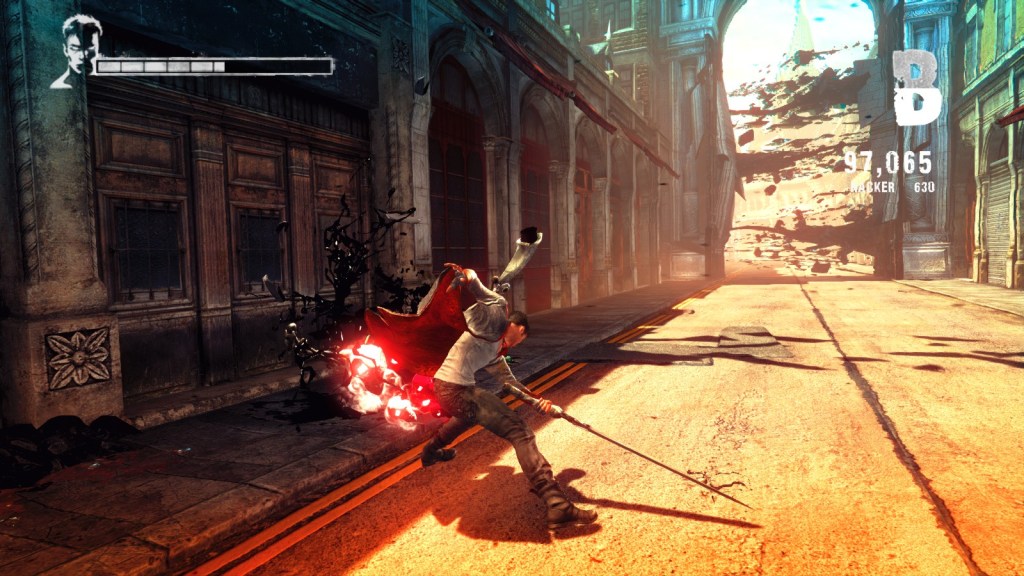Screen dimensions: 1024x576
Task: Select the B style rank emblem
Action: click(916, 88)
